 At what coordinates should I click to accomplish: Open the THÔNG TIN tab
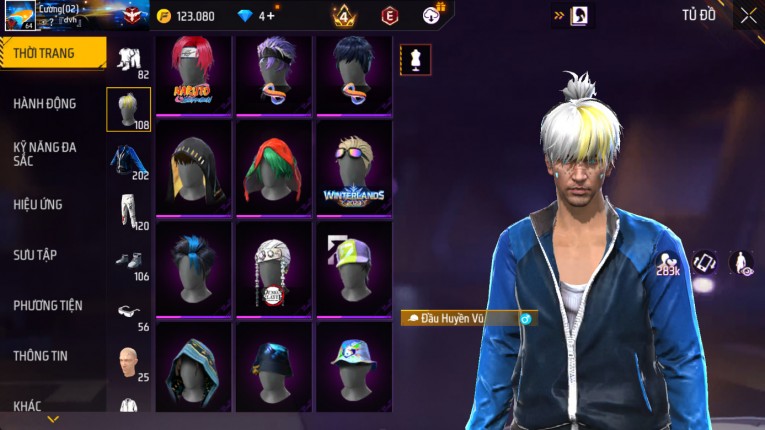pyautogui.click(x=40, y=355)
